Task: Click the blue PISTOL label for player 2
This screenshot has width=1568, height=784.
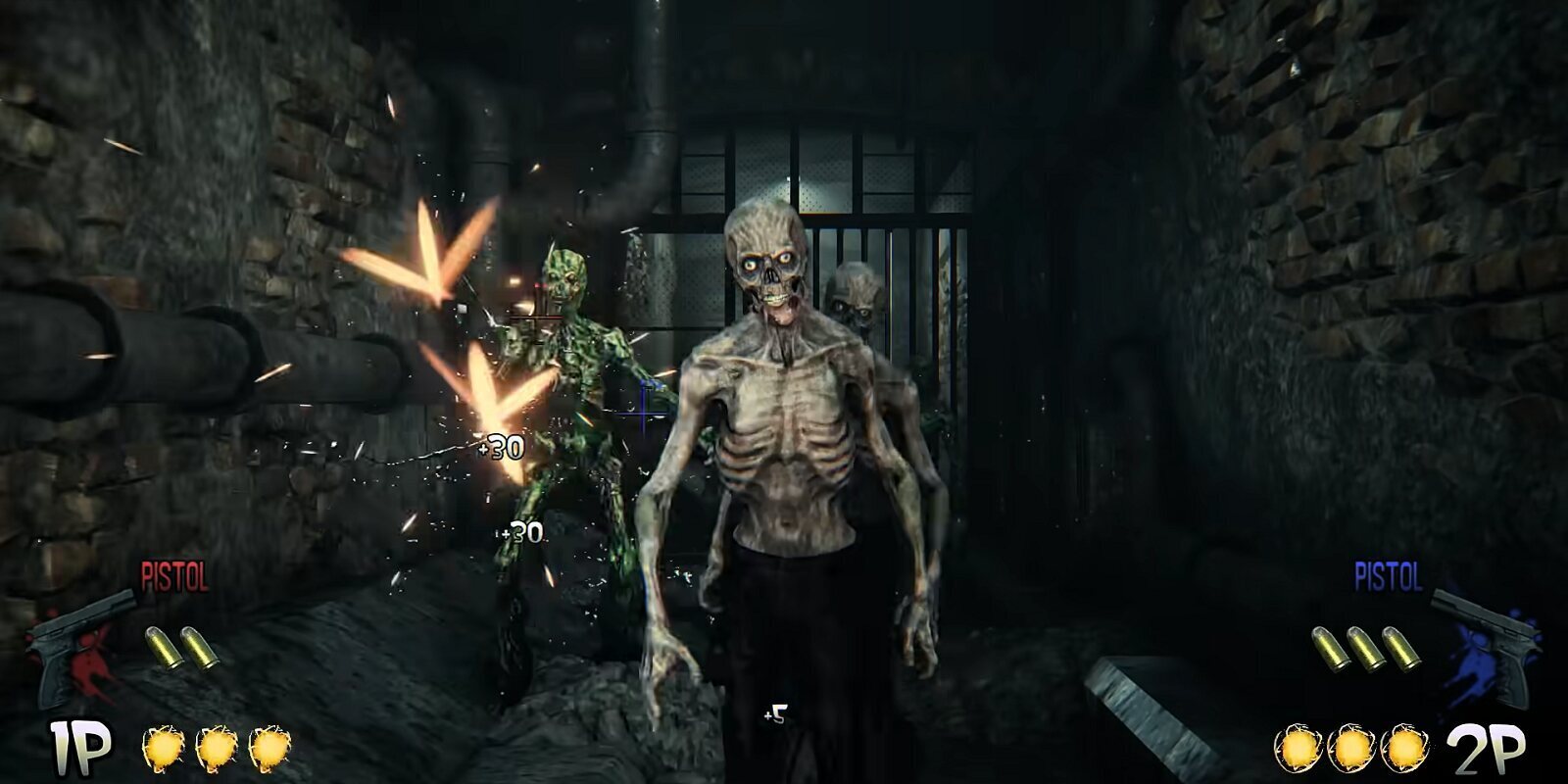Action: click(x=1388, y=577)
